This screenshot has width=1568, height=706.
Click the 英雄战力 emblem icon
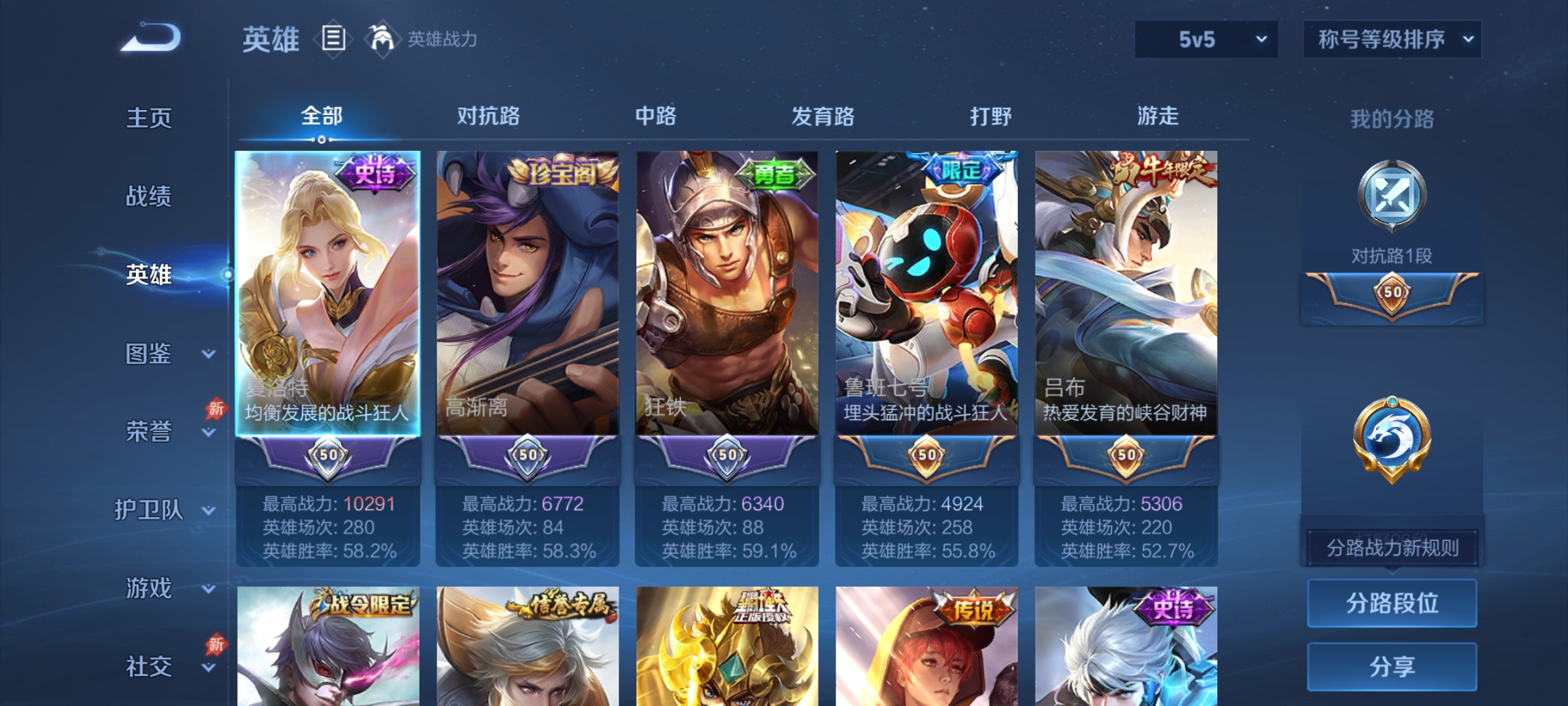[384, 38]
